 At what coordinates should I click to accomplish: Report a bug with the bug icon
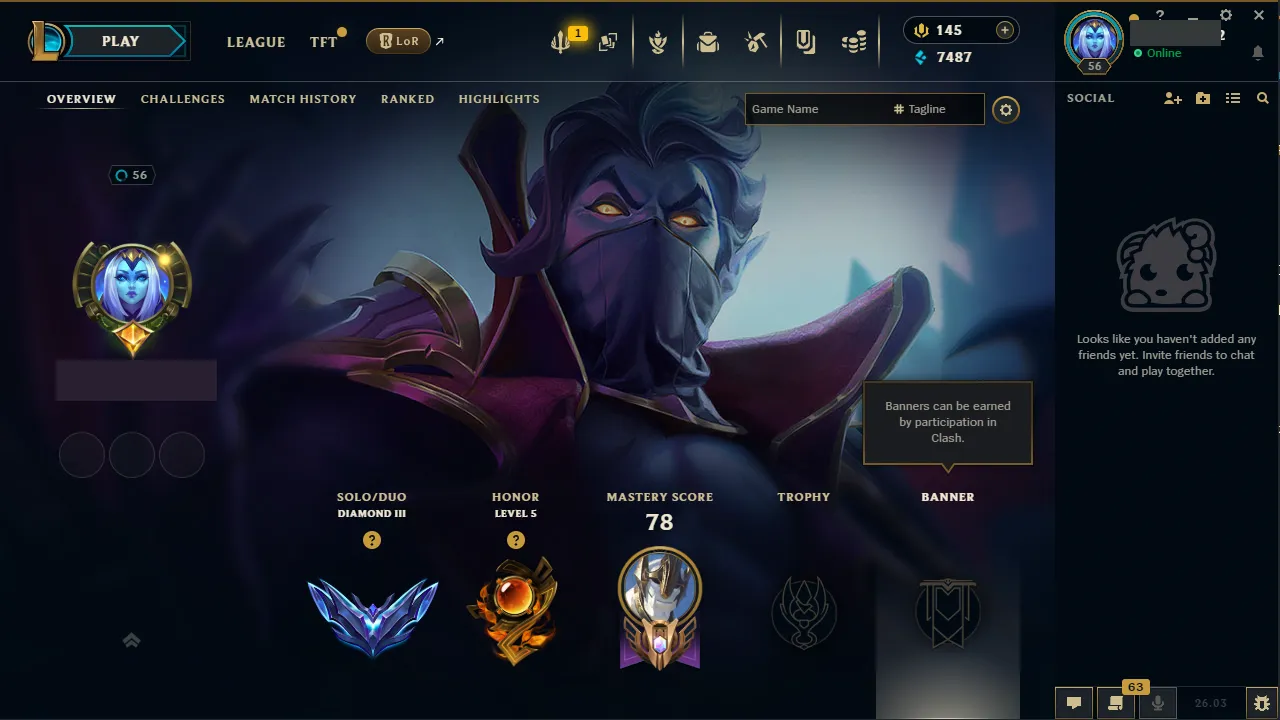[1262, 702]
